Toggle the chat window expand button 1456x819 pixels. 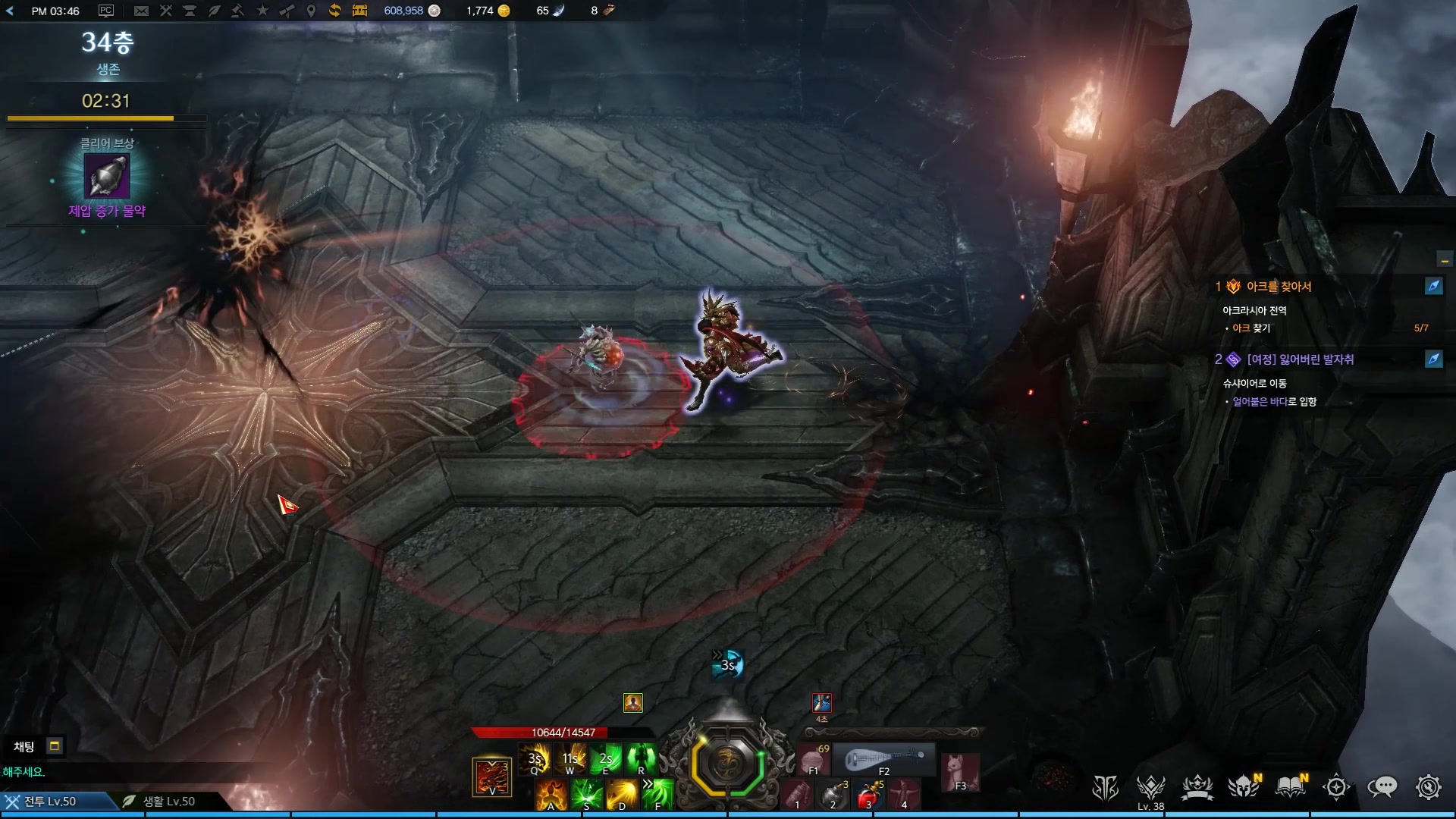[55, 746]
